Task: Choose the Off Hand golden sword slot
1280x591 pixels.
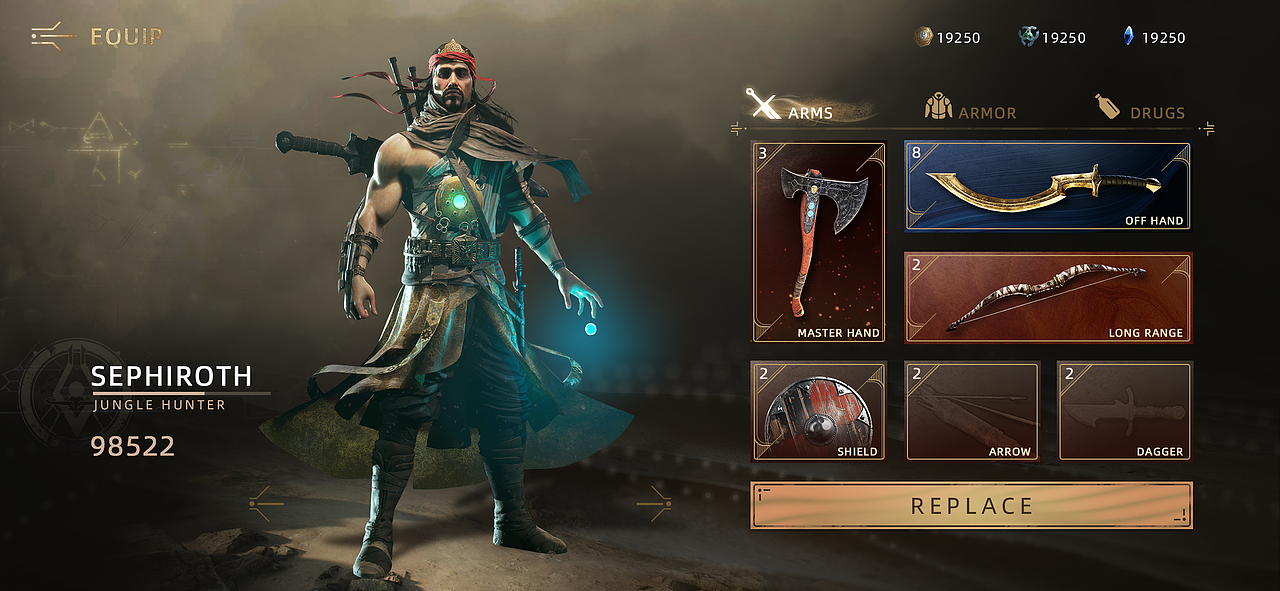Action: [x=1048, y=186]
